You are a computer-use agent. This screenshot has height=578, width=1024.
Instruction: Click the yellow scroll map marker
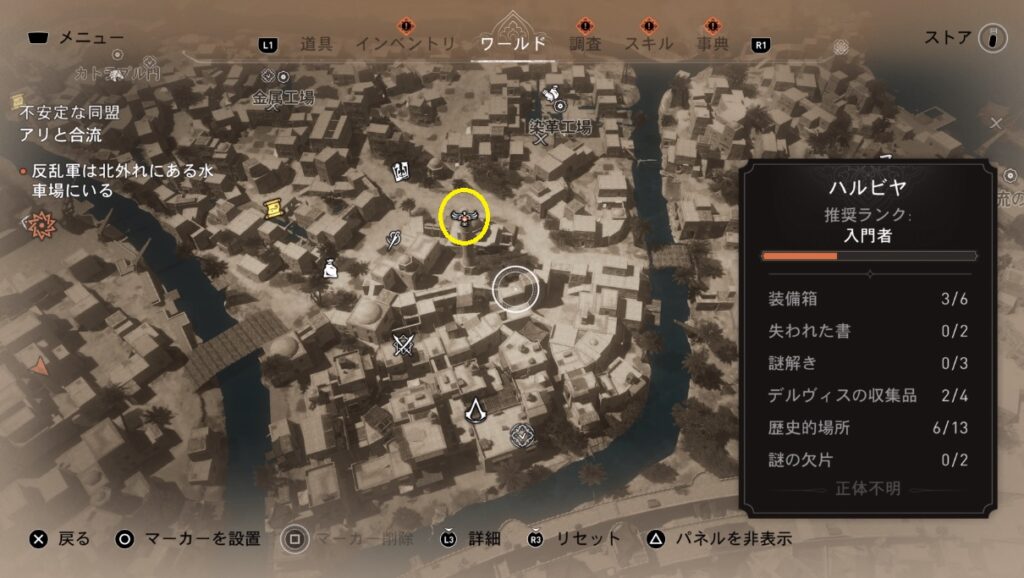tap(271, 206)
